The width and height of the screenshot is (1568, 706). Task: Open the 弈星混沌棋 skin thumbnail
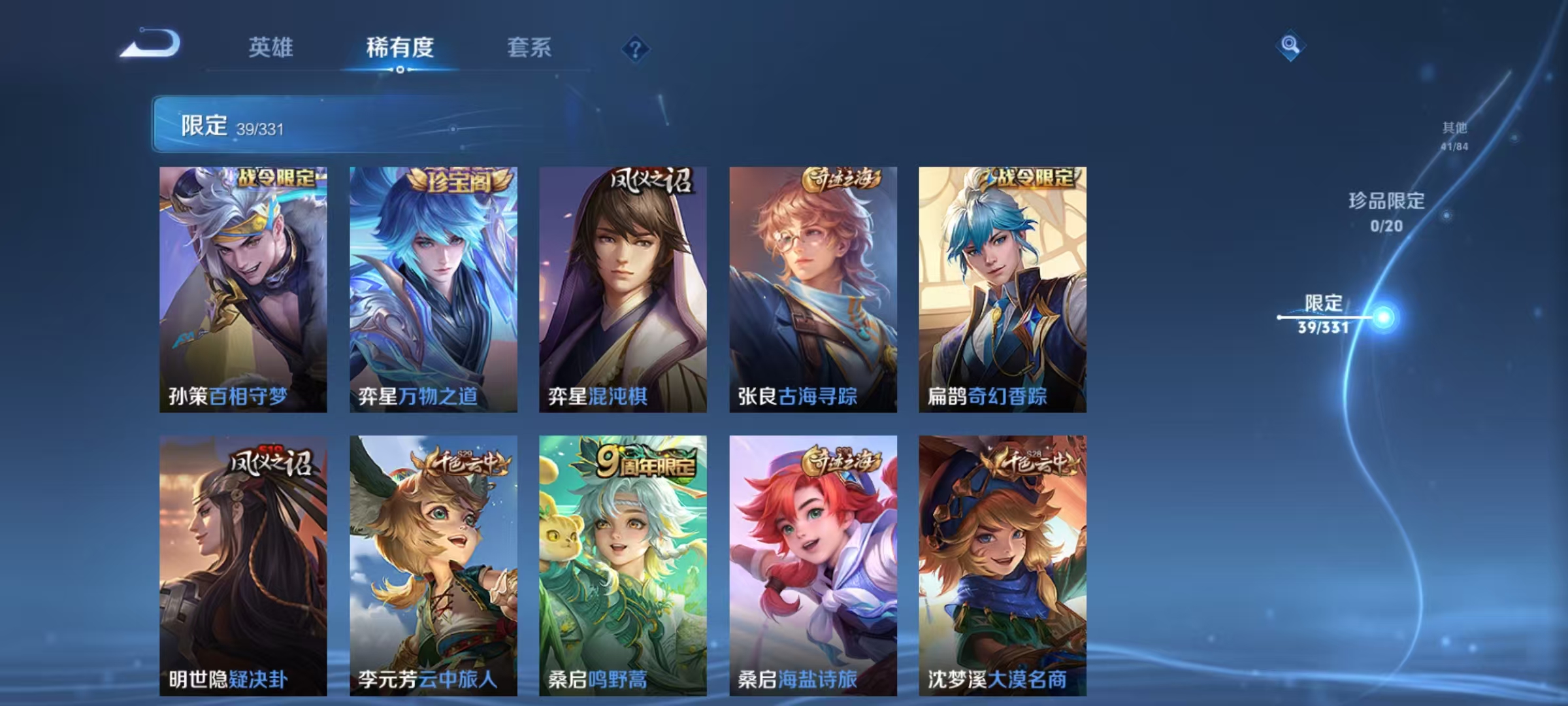point(622,288)
